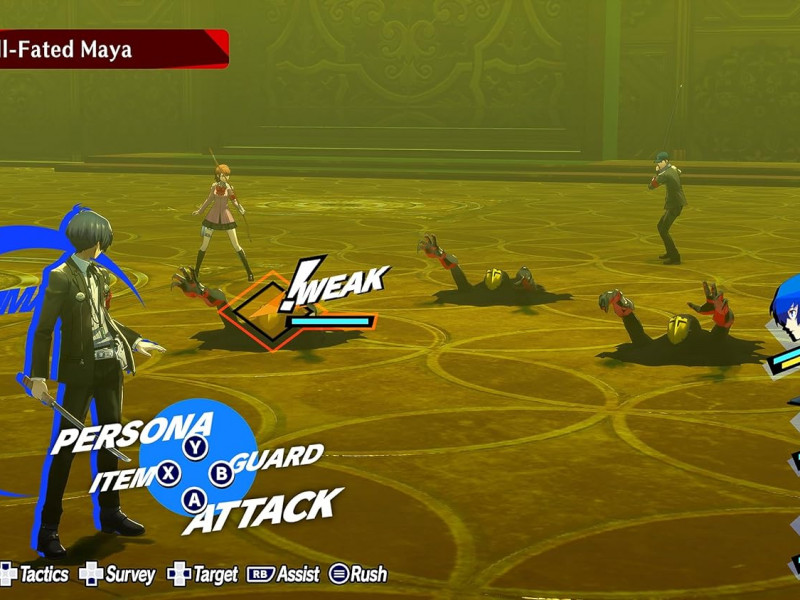The height and width of the screenshot is (600, 800).
Task: Select the Survey option
Action: coord(118,574)
